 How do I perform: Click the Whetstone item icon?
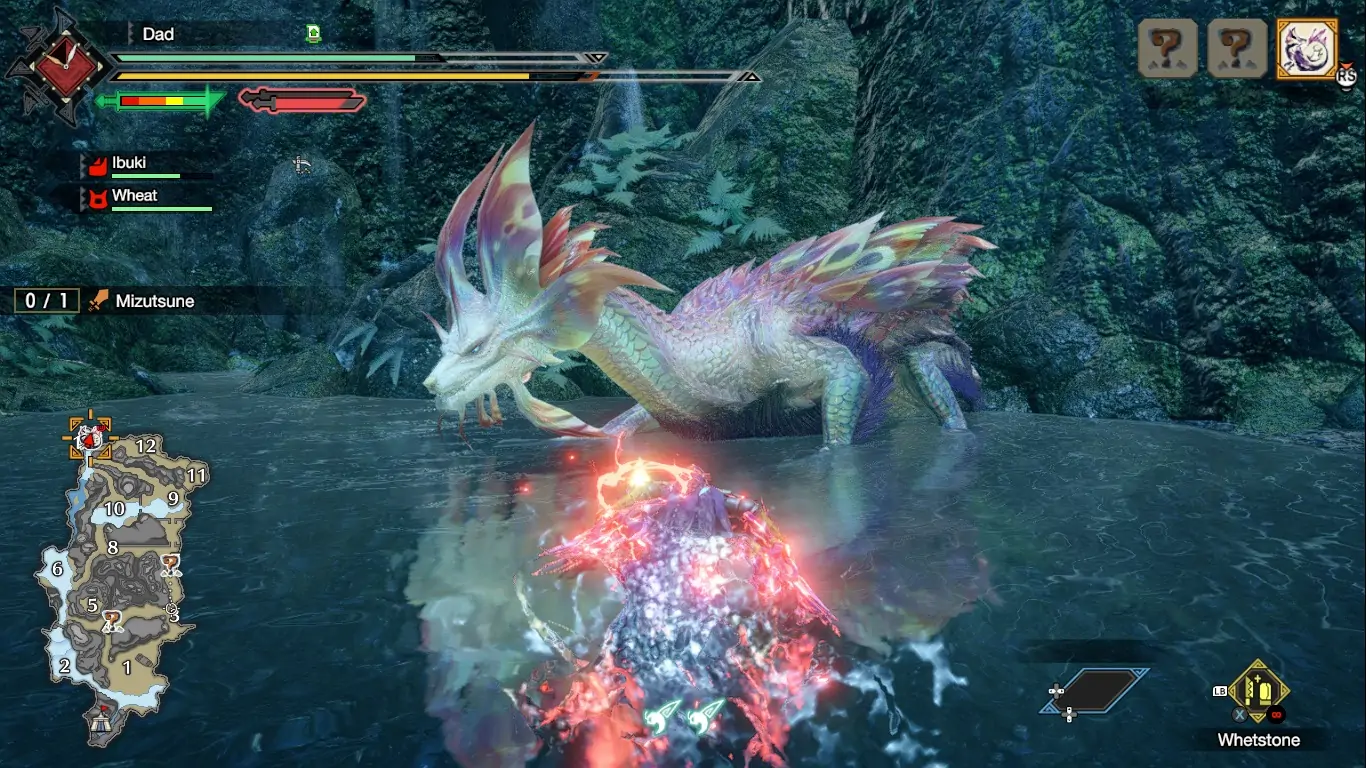tap(1258, 690)
